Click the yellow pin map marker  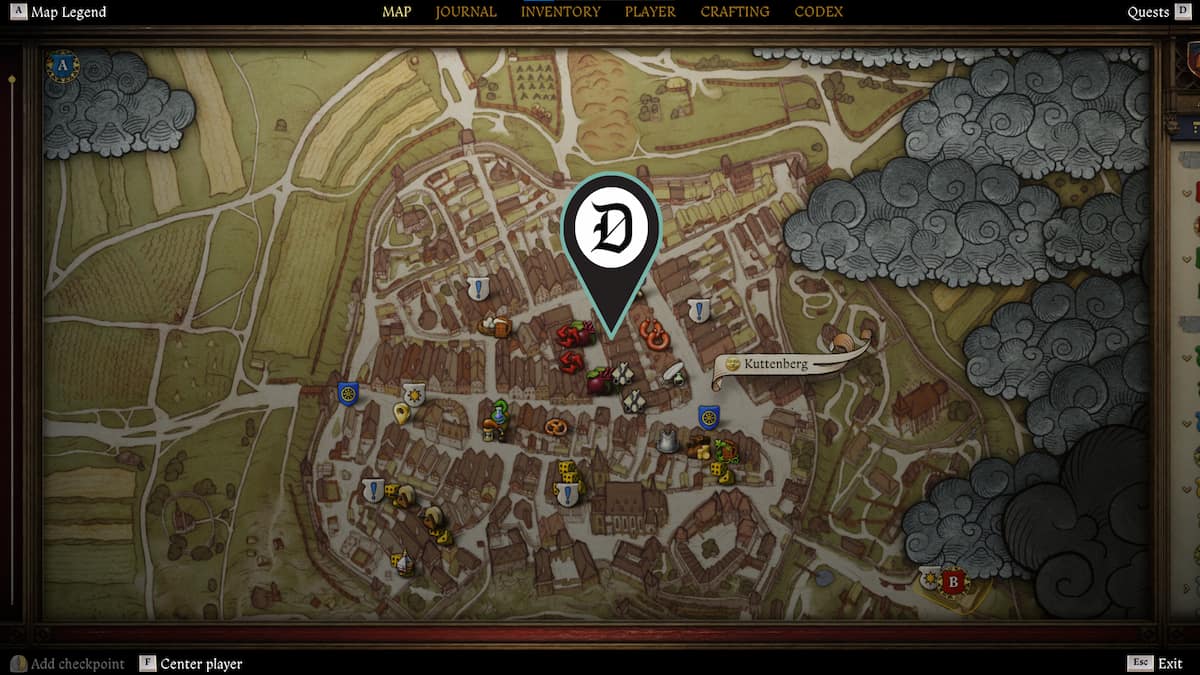click(x=401, y=413)
